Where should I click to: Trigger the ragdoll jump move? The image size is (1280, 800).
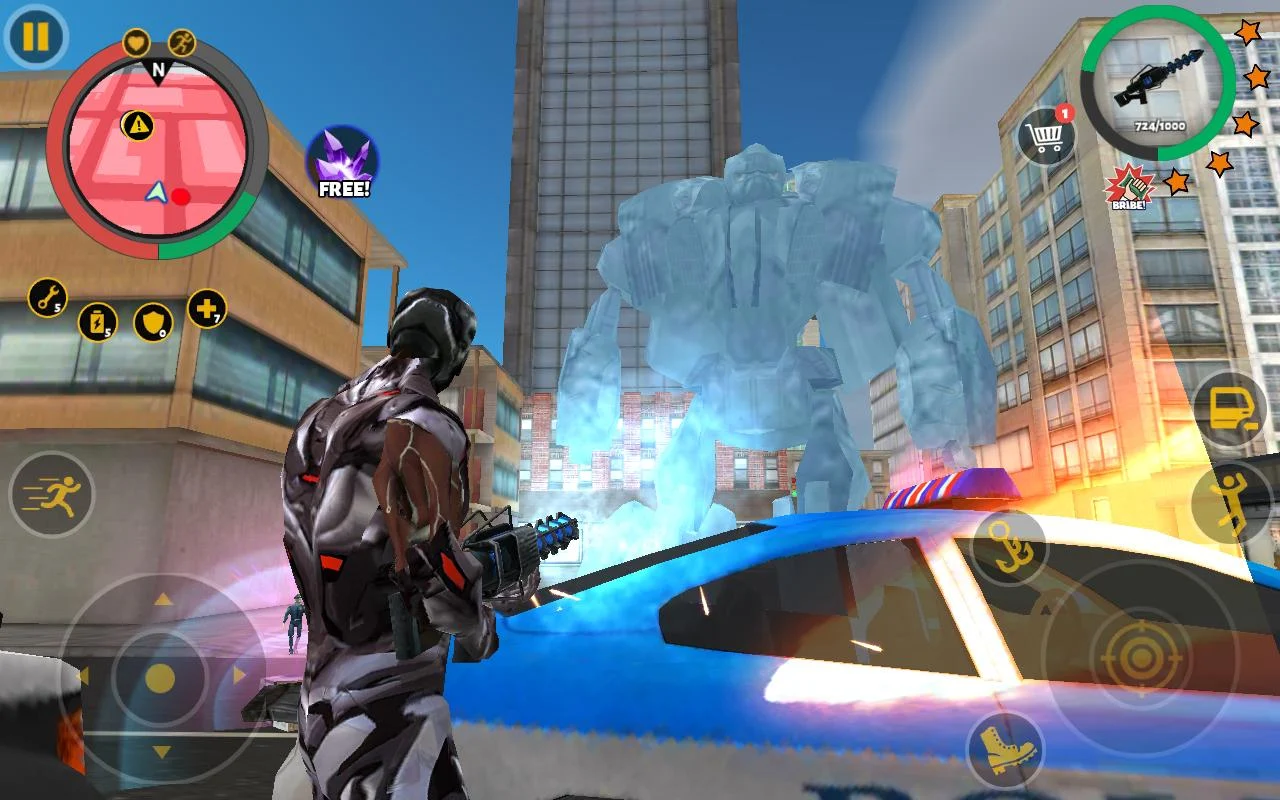(x=1232, y=497)
